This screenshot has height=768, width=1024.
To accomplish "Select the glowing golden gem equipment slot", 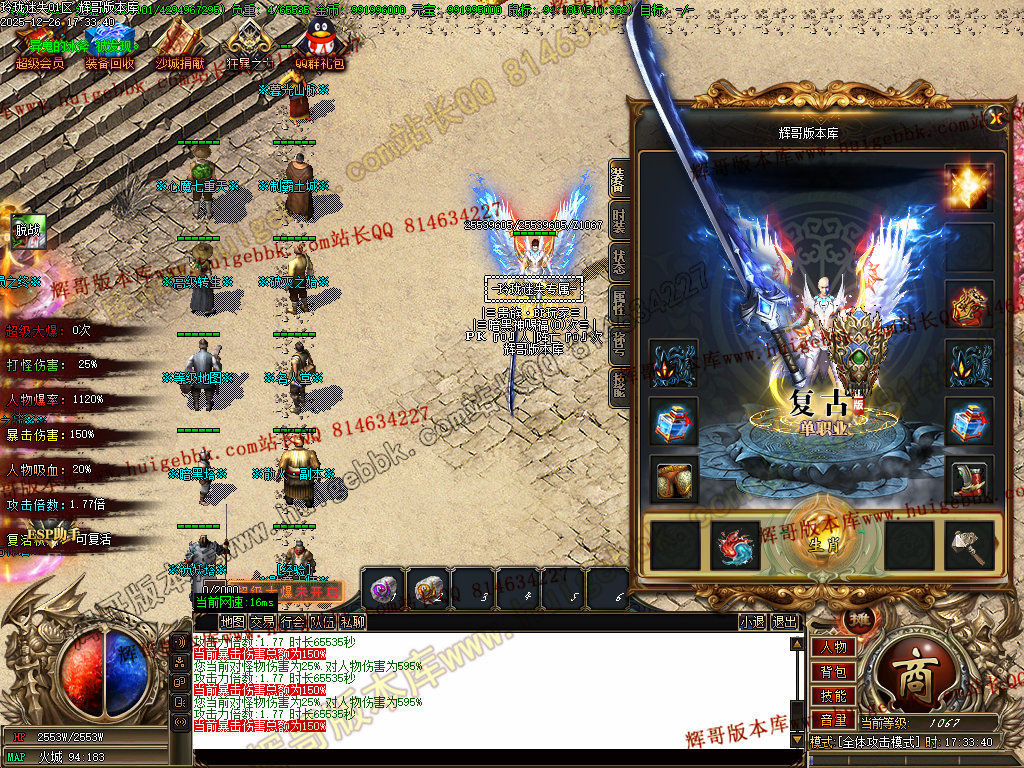I will click(x=970, y=186).
